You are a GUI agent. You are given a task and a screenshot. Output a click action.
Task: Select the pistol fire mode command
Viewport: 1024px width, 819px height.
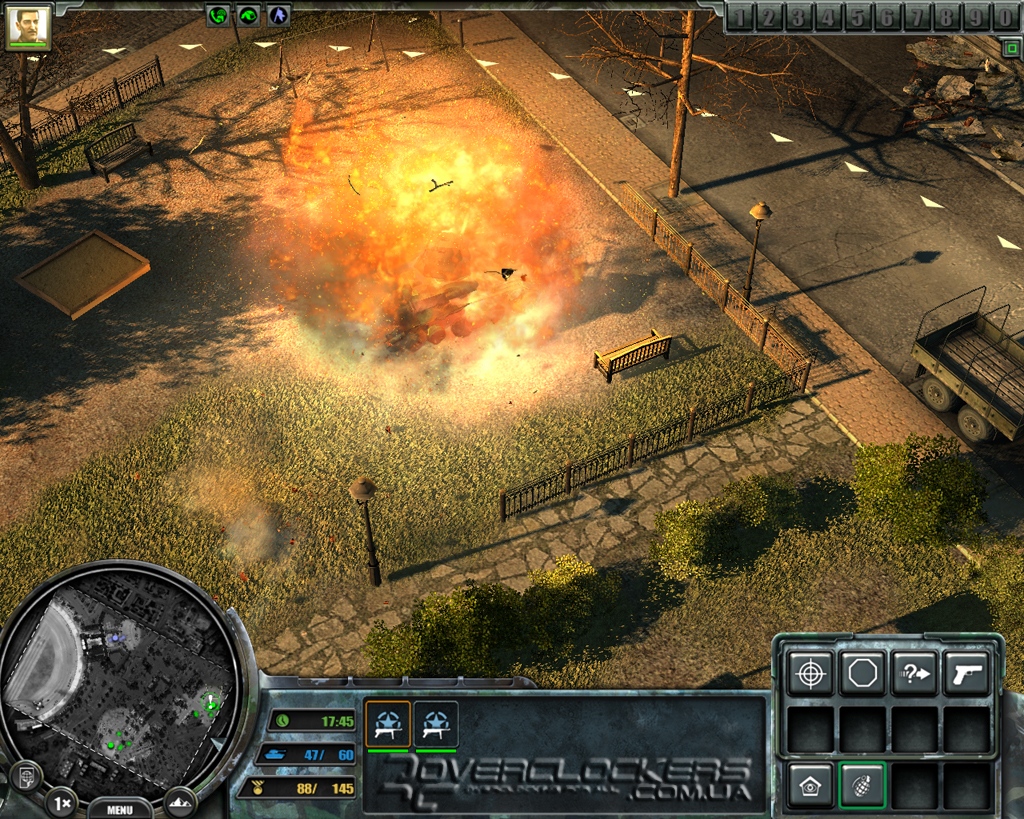tap(965, 673)
